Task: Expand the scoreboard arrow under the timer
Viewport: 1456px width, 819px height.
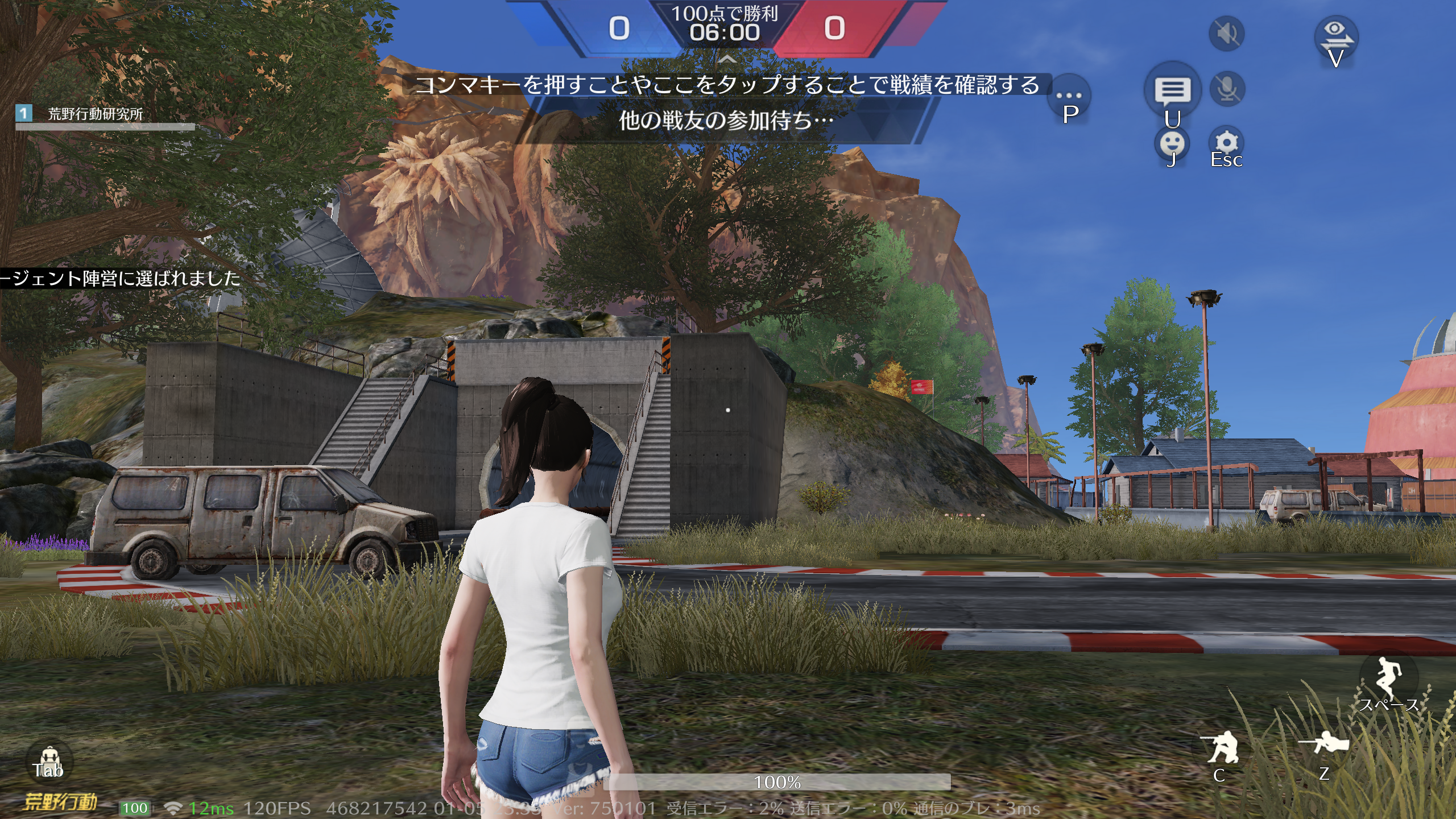Action: (x=727, y=59)
